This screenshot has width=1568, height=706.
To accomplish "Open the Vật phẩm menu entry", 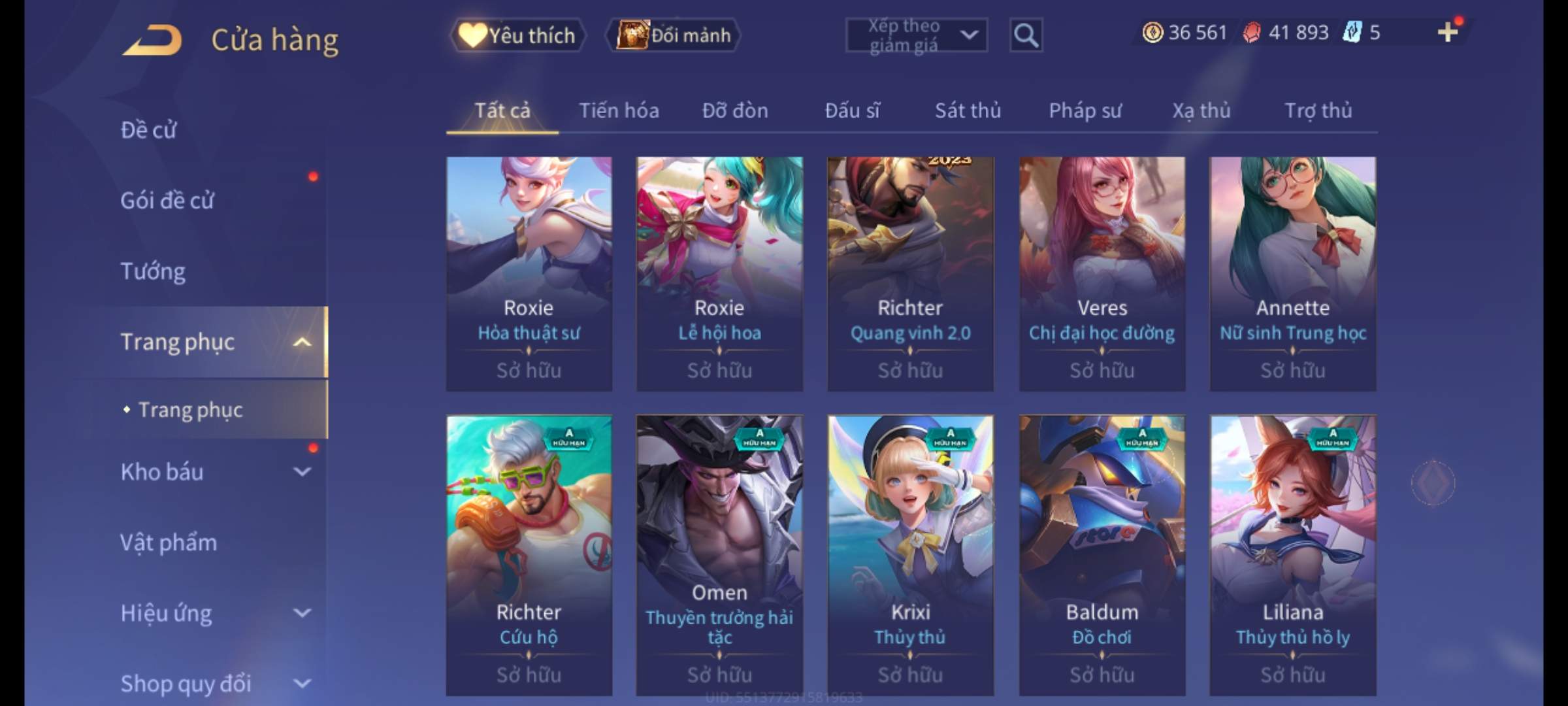I will [x=169, y=543].
